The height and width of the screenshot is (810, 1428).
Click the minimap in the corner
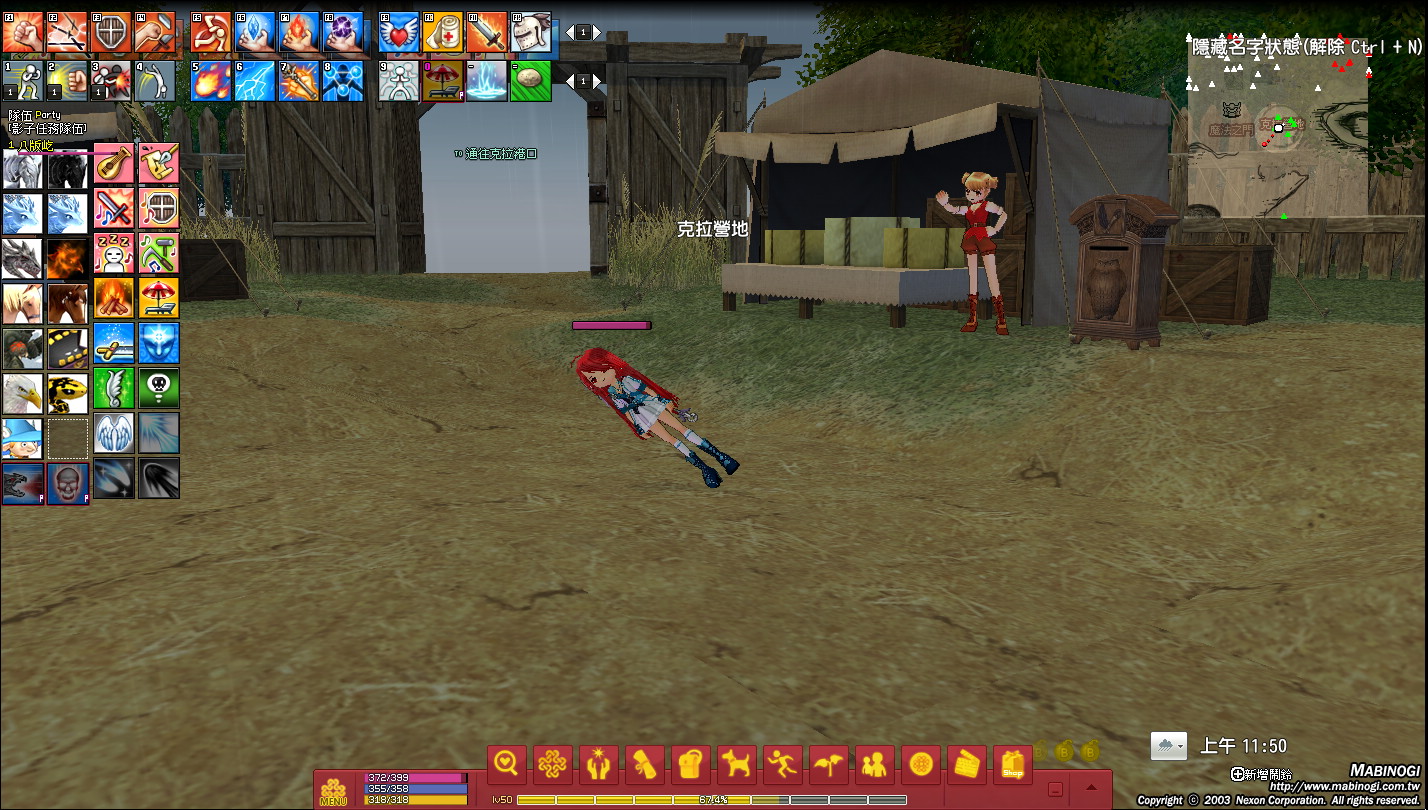click(1278, 130)
